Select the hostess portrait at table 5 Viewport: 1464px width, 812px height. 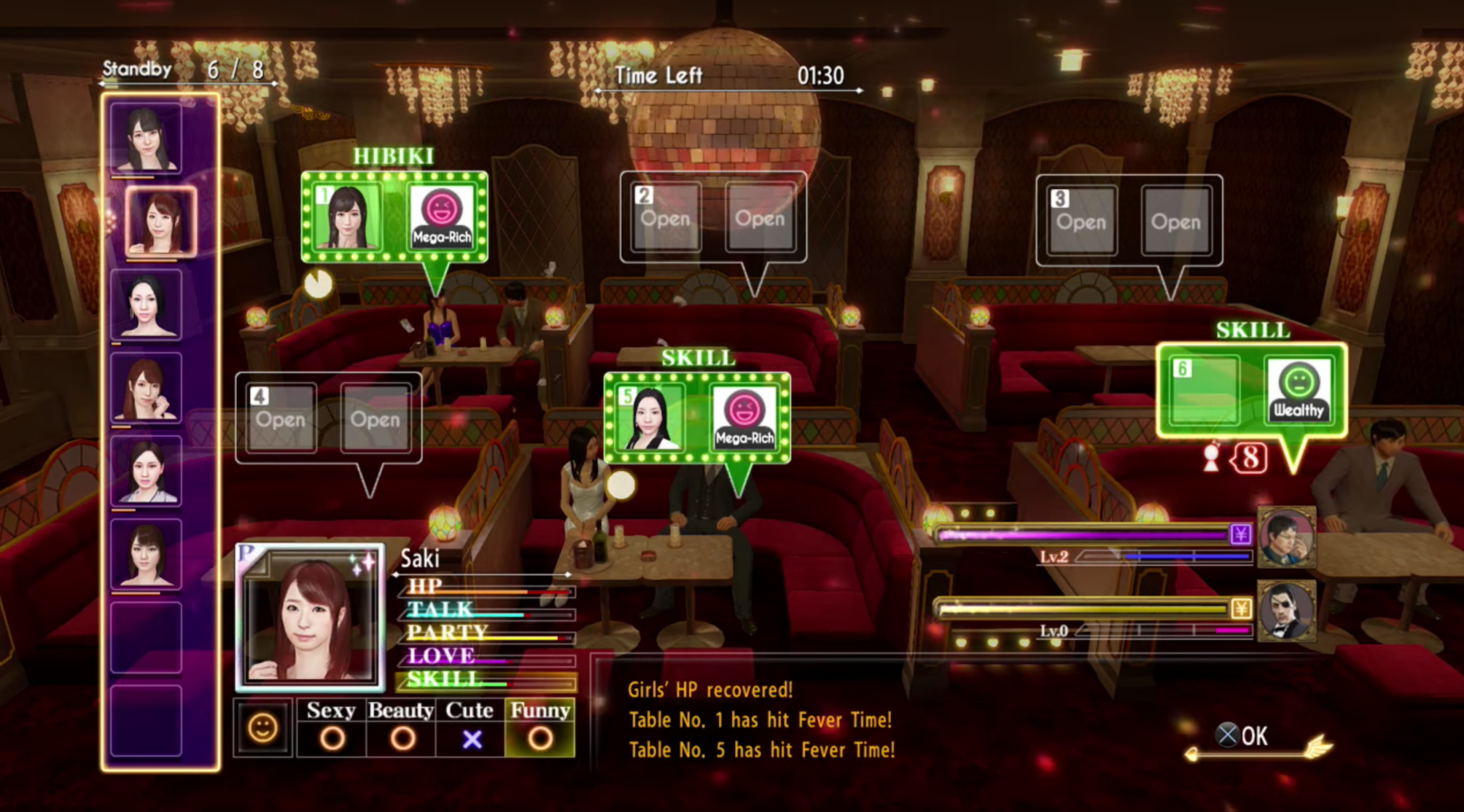(x=648, y=418)
